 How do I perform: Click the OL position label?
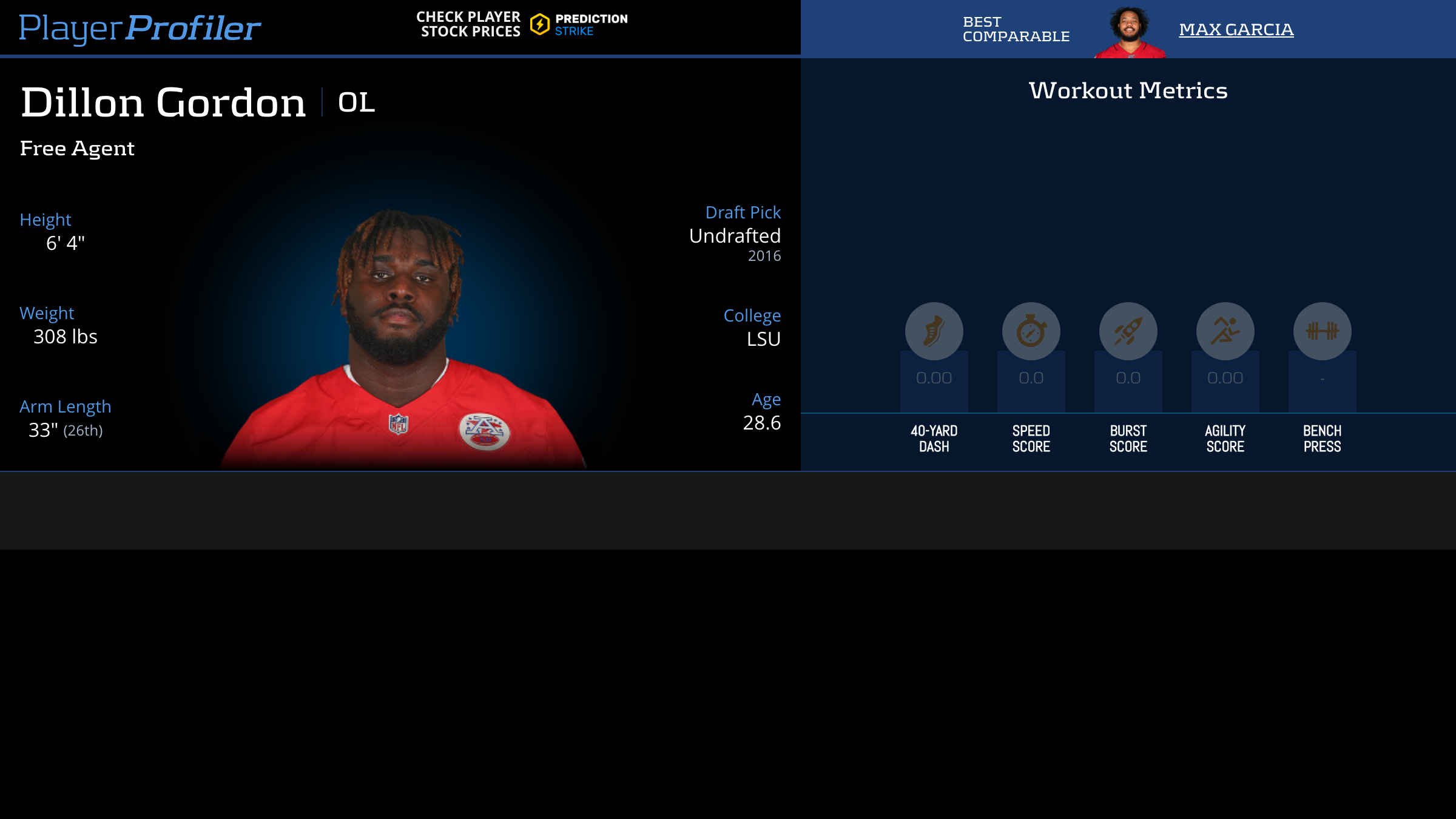click(x=356, y=103)
